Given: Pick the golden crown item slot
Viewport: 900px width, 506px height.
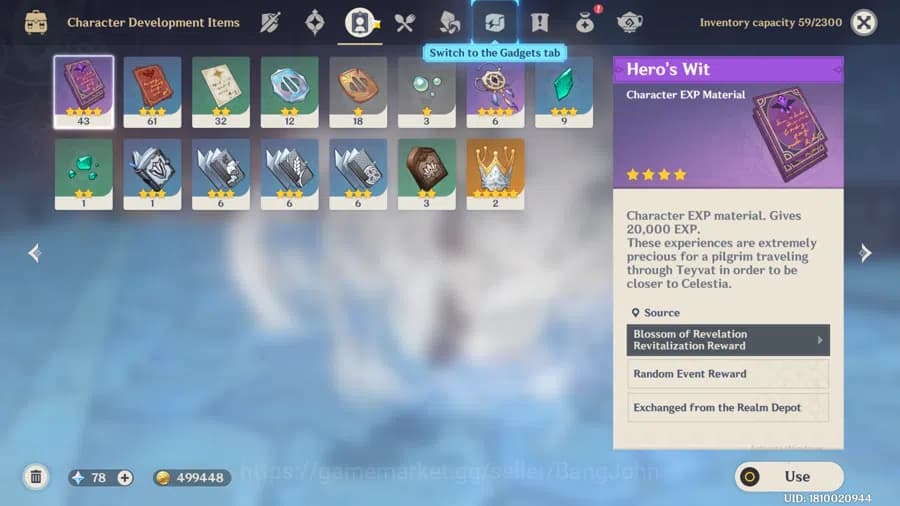Looking at the screenshot, I should [x=495, y=174].
